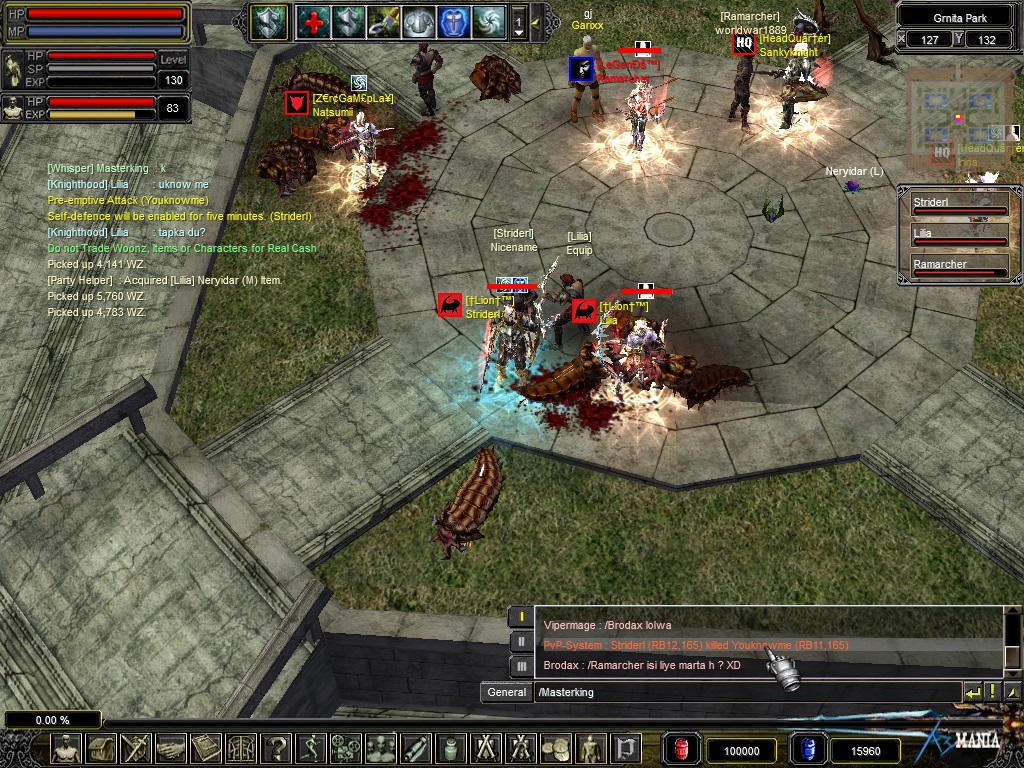Change the skill bar page number

pyautogui.click(x=519, y=22)
